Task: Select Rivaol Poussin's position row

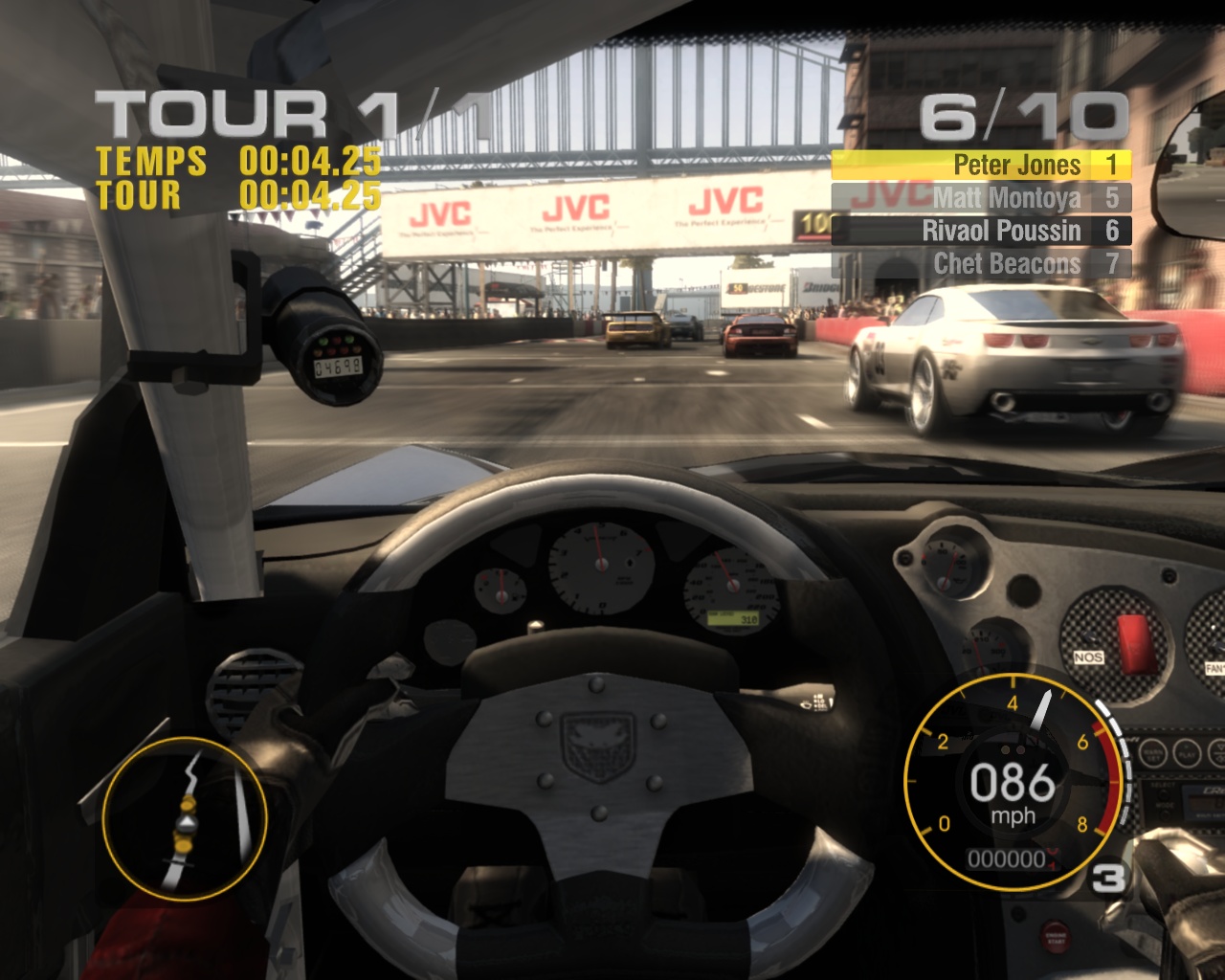Action: pyautogui.click(x=982, y=231)
